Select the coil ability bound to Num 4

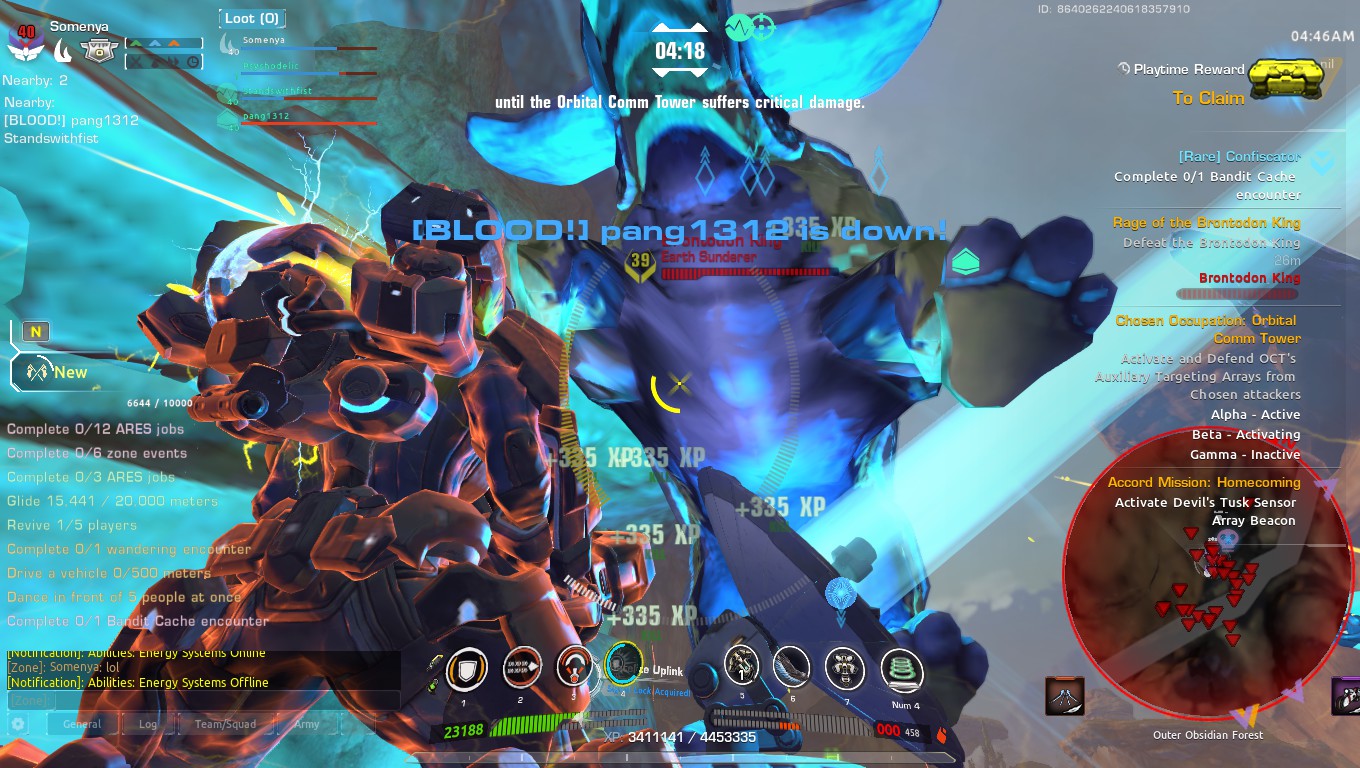(903, 668)
